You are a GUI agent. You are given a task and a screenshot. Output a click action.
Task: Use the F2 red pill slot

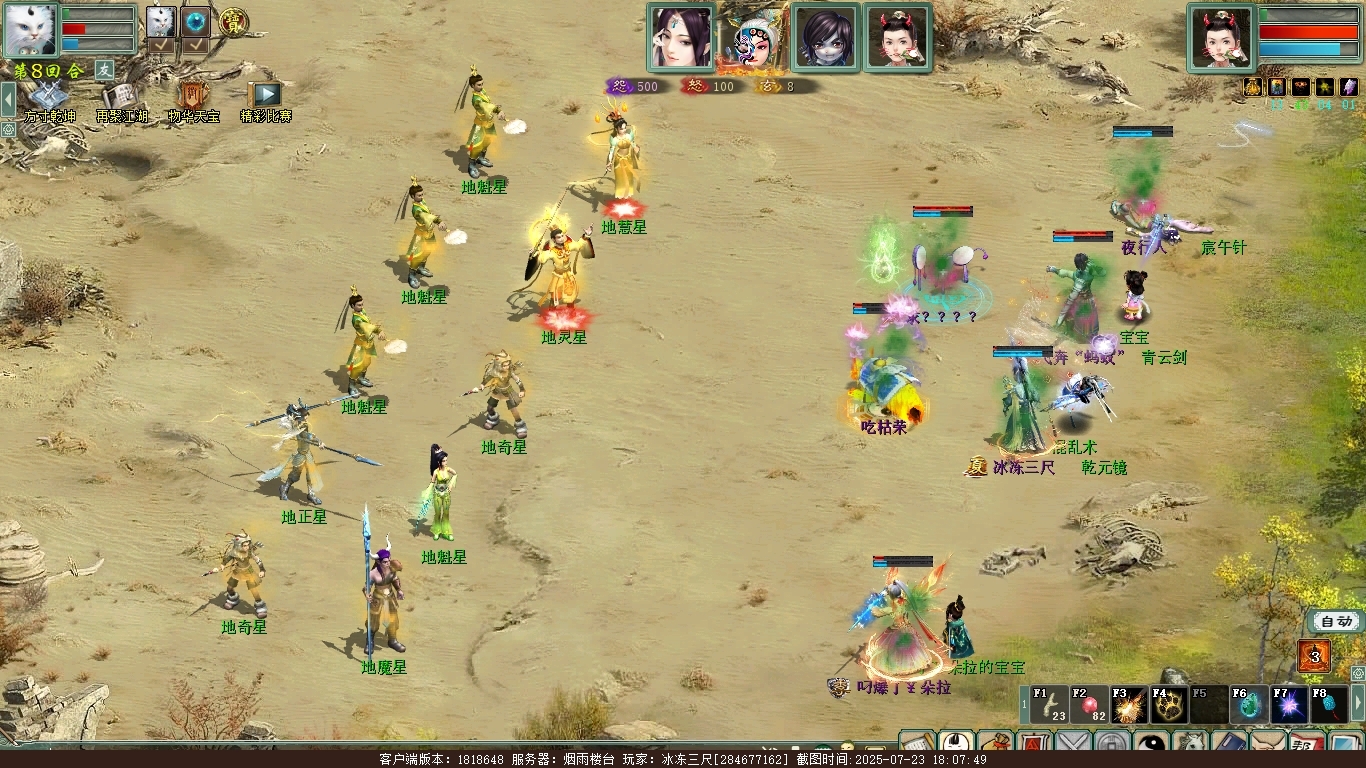pyautogui.click(x=1089, y=705)
